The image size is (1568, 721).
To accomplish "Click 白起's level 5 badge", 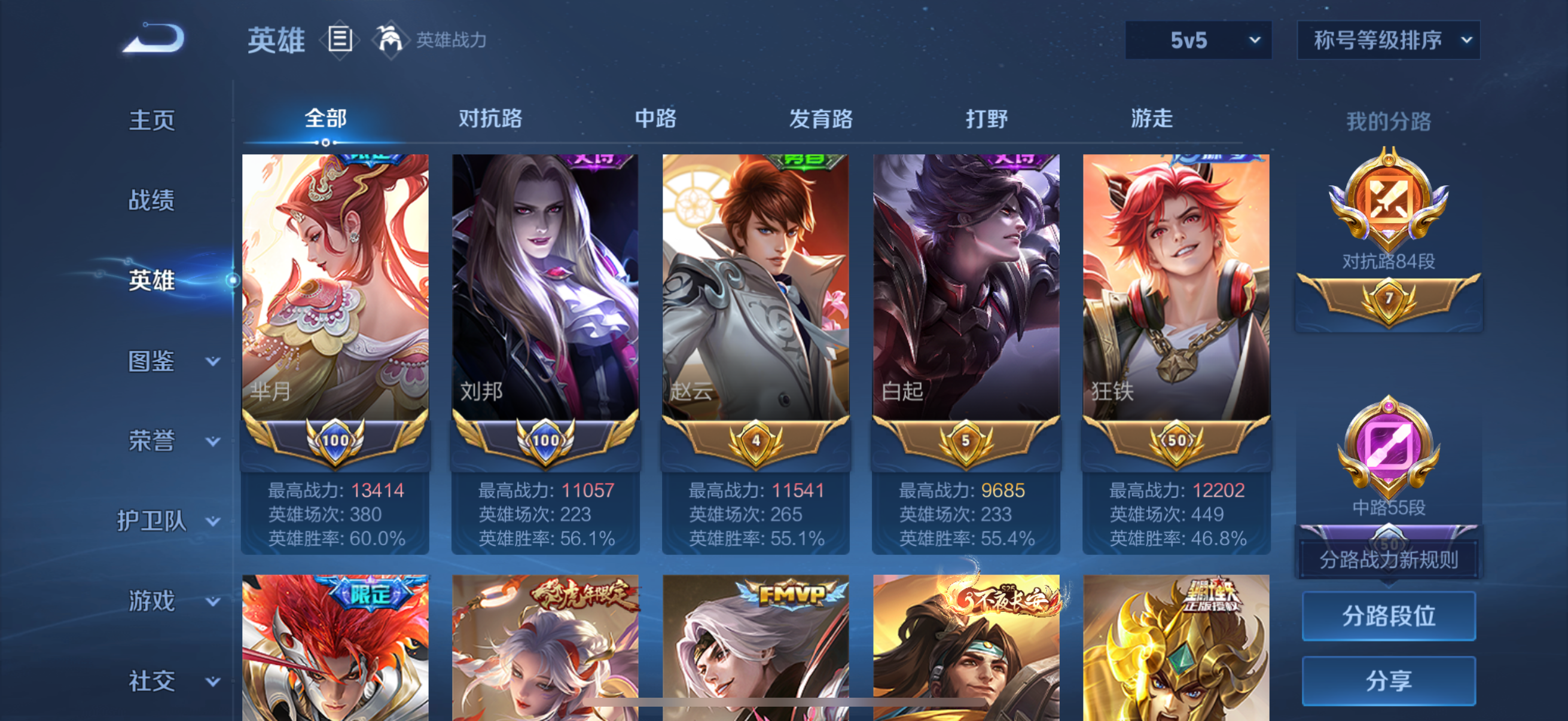I will [965, 442].
